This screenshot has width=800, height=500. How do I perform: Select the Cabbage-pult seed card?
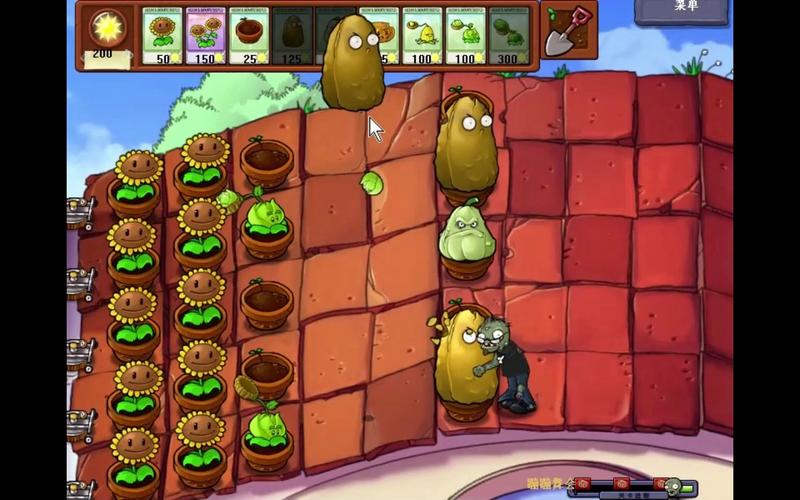(x=466, y=37)
